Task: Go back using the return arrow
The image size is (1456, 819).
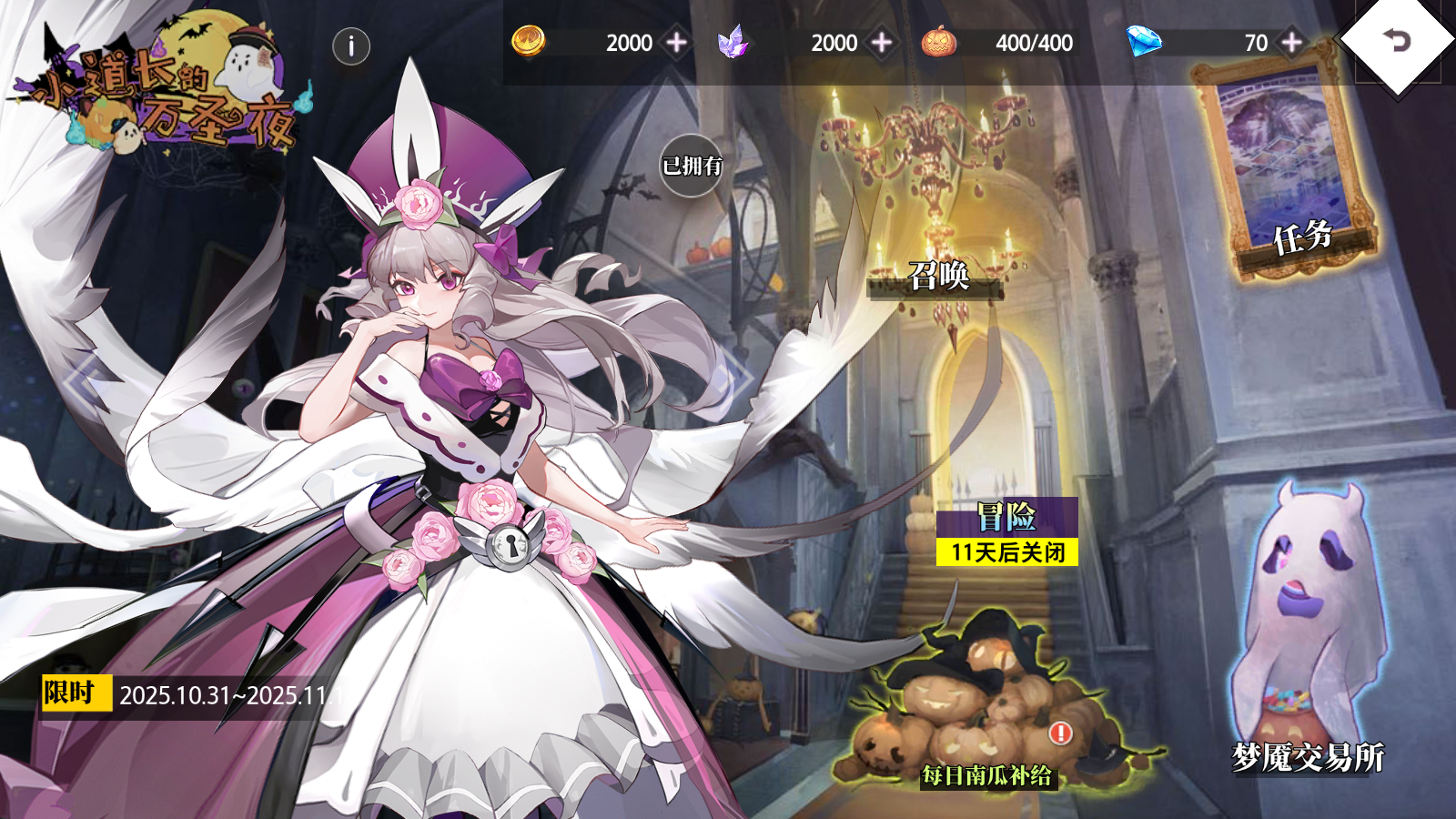Action: [1396, 41]
